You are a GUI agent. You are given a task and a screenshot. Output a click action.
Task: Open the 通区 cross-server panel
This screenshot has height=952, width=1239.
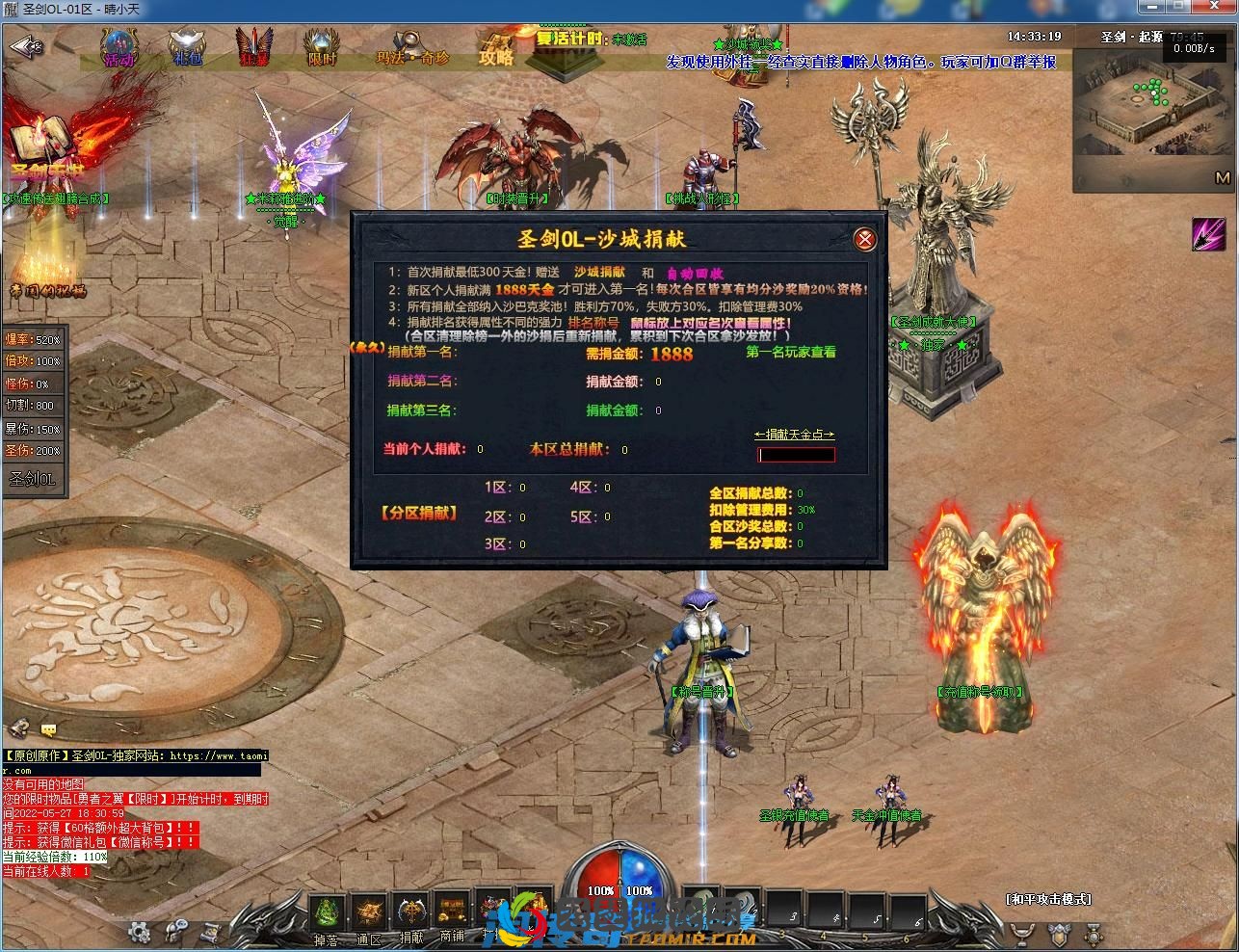pyautogui.click(x=369, y=913)
